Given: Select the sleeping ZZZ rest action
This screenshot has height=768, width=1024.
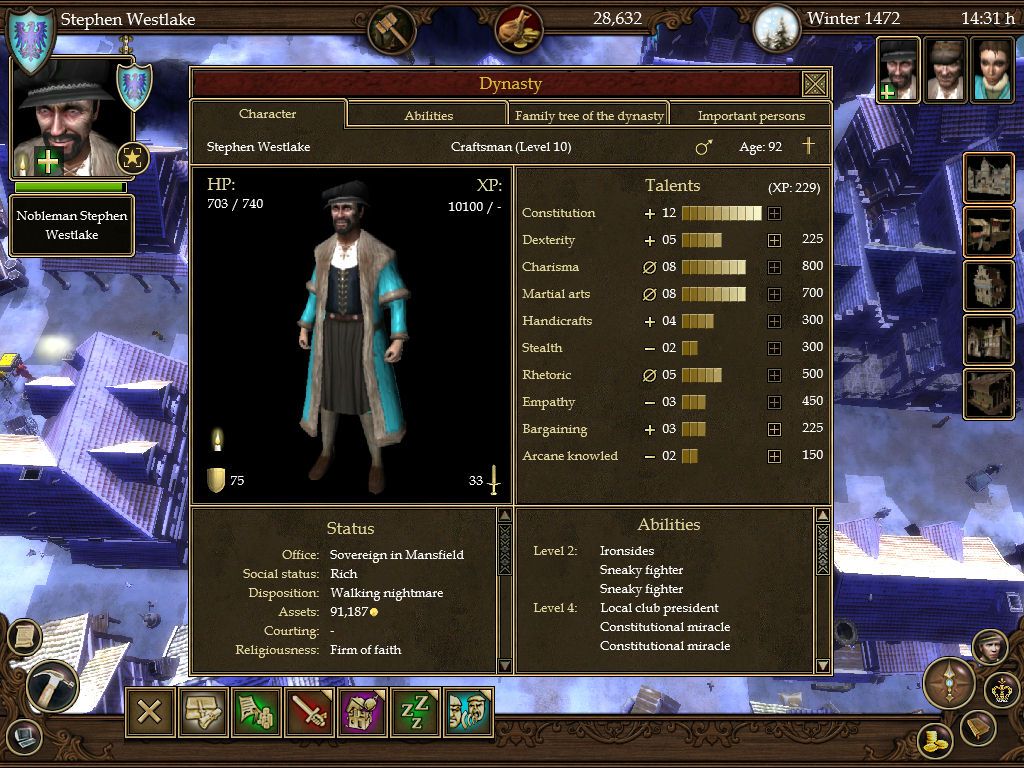Looking at the screenshot, I should pos(415,712).
